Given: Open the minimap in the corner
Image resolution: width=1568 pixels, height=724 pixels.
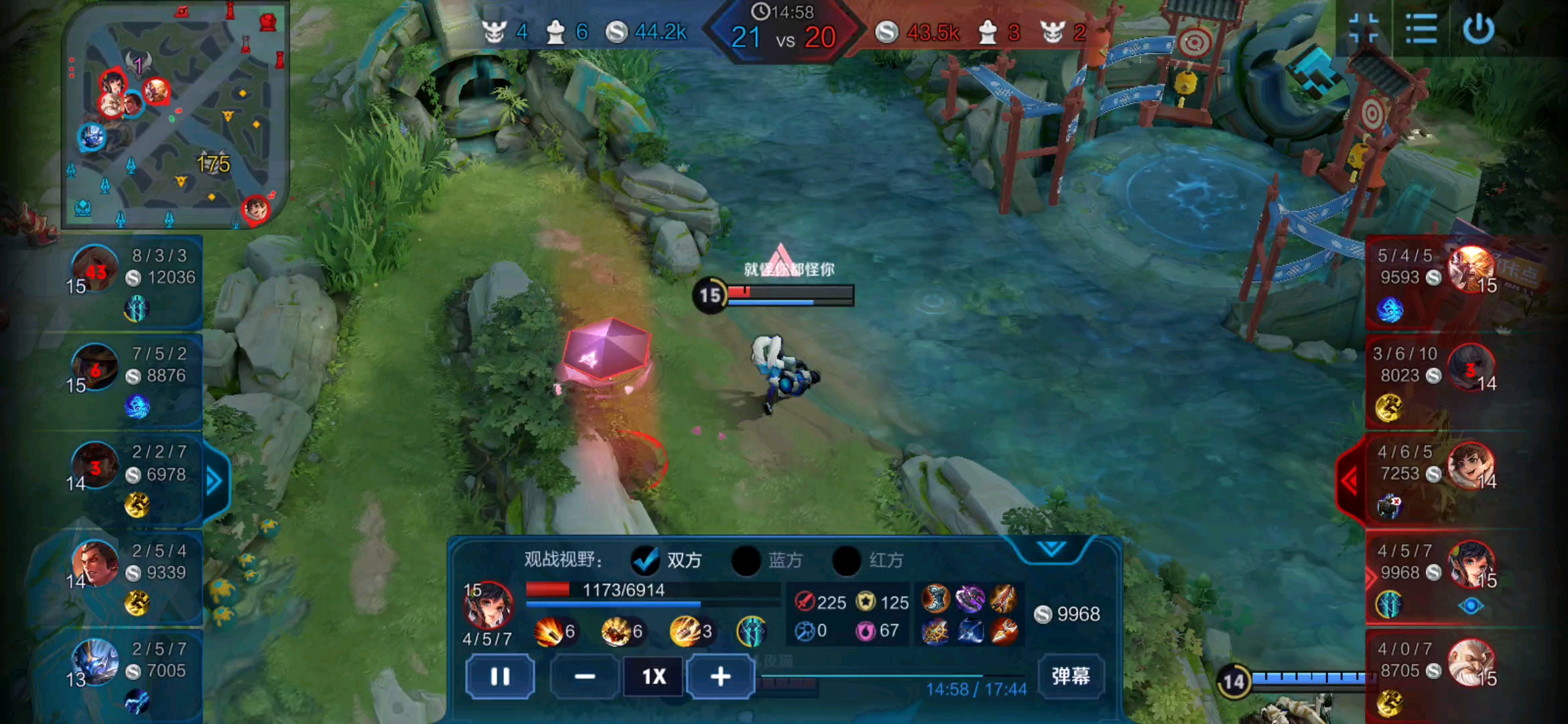Looking at the screenshot, I should coord(176,115).
